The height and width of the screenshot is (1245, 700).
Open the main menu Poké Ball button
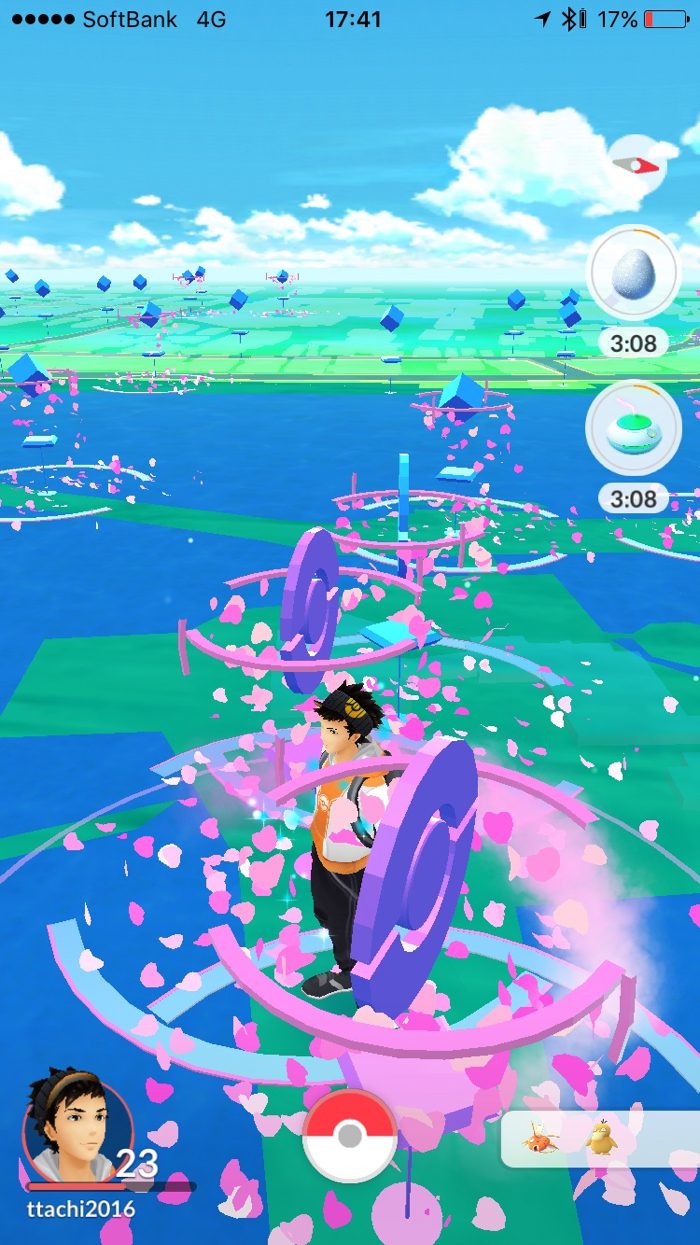tap(350, 1135)
